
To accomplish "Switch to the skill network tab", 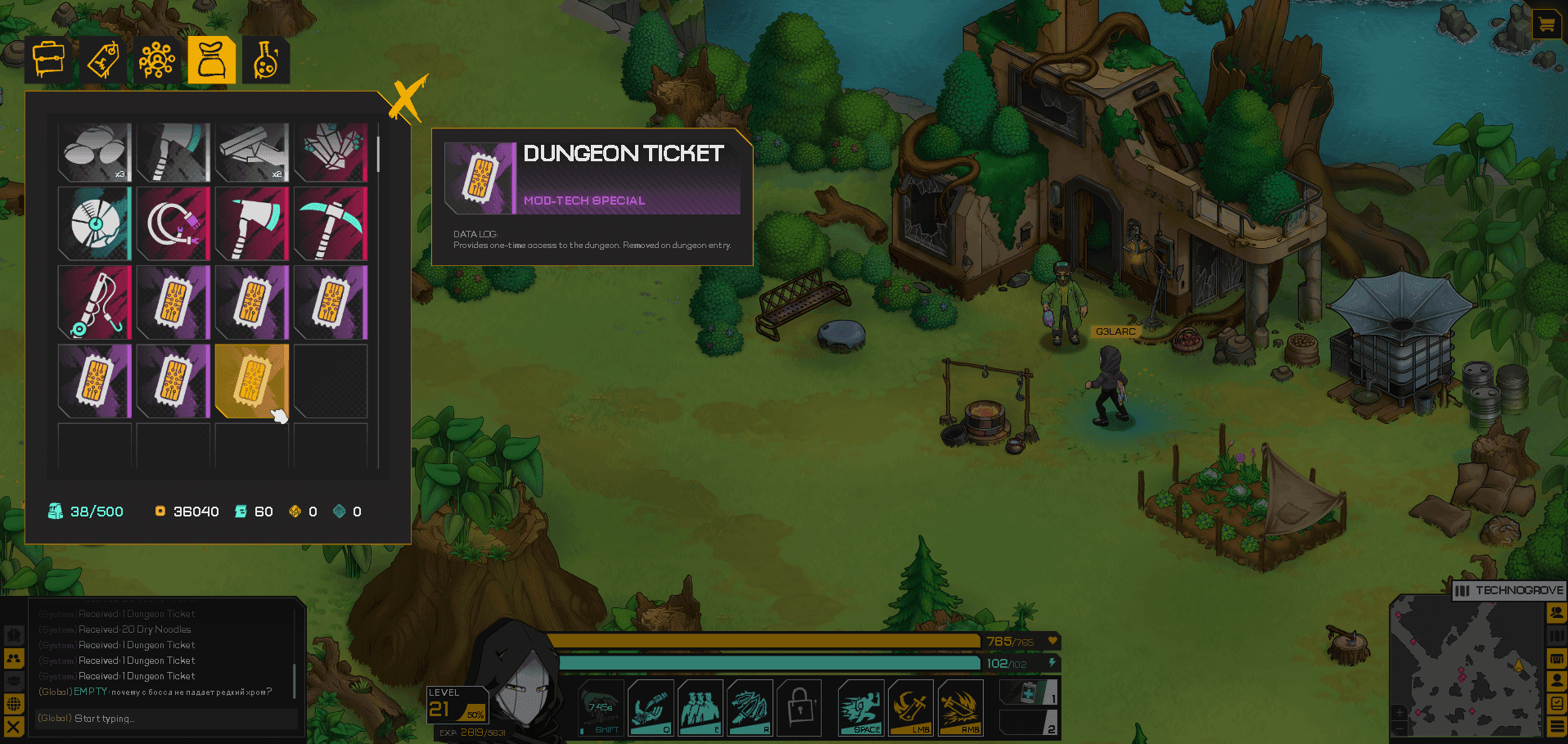I will [157, 60].
